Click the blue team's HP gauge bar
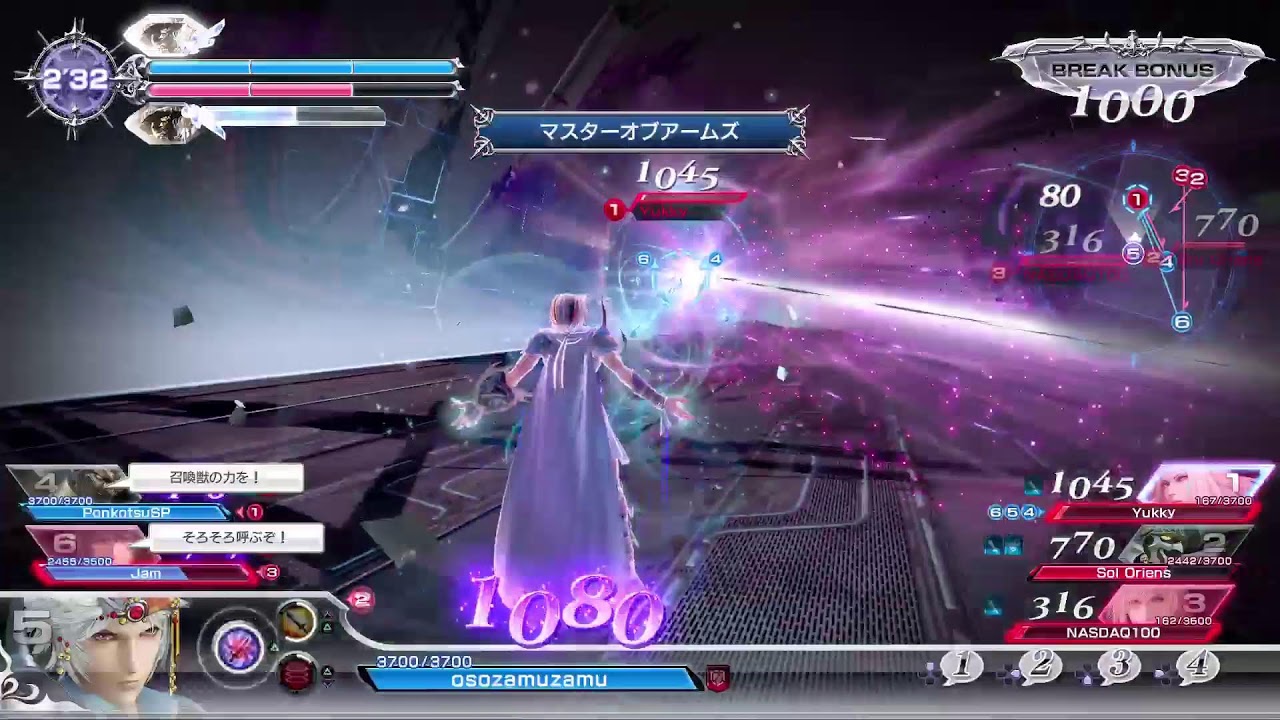This screenshot has height=720, width=1280. click(300, 68)
